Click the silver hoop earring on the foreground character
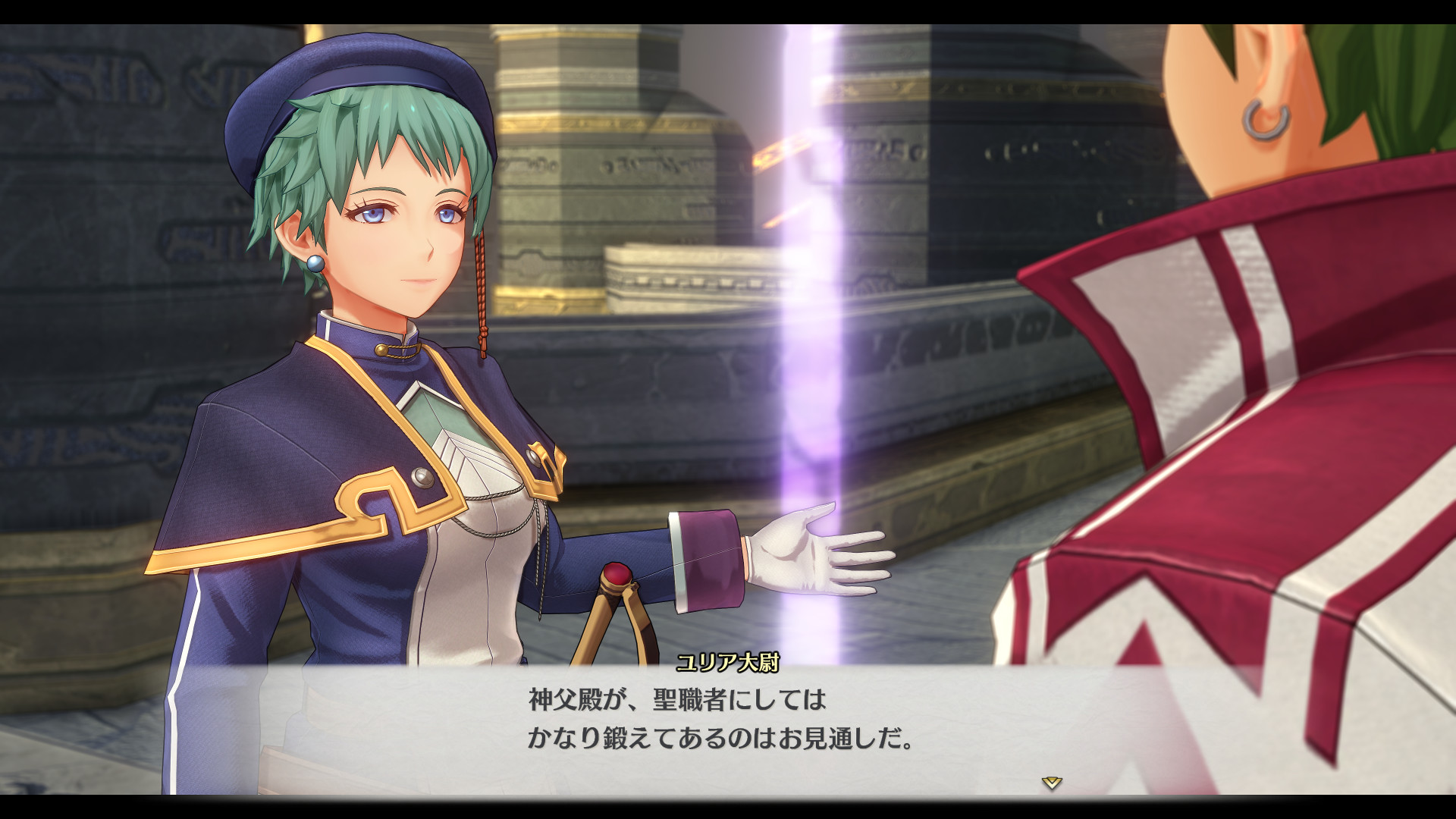The height and width of the screenshot is (819, 1456). (x=1267, y=121)
